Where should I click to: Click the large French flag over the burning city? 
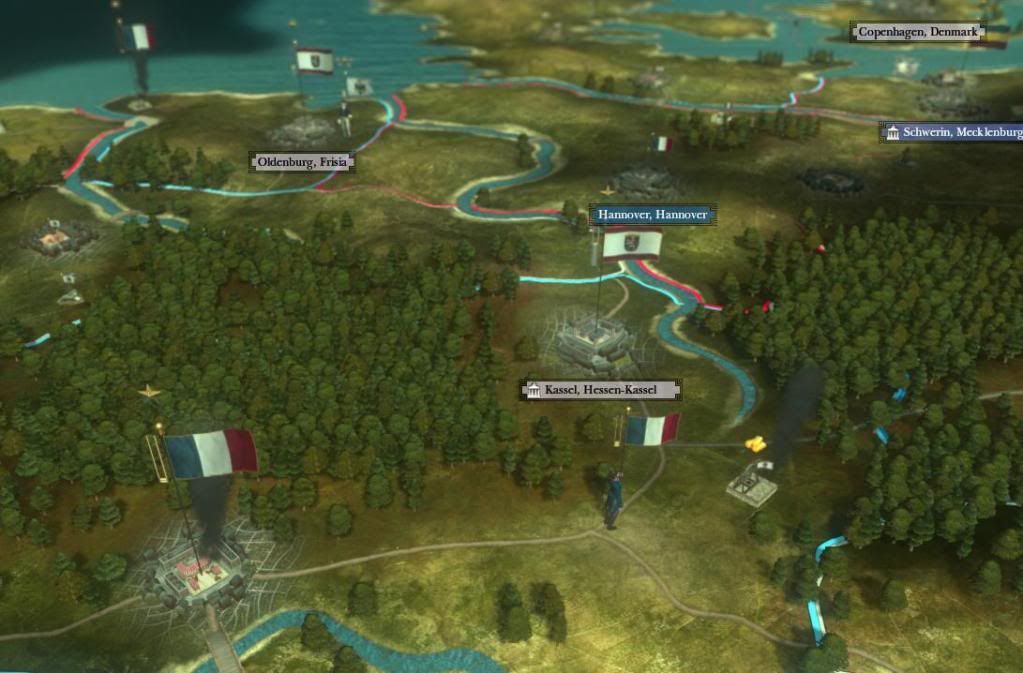click(x=211, y=453)
